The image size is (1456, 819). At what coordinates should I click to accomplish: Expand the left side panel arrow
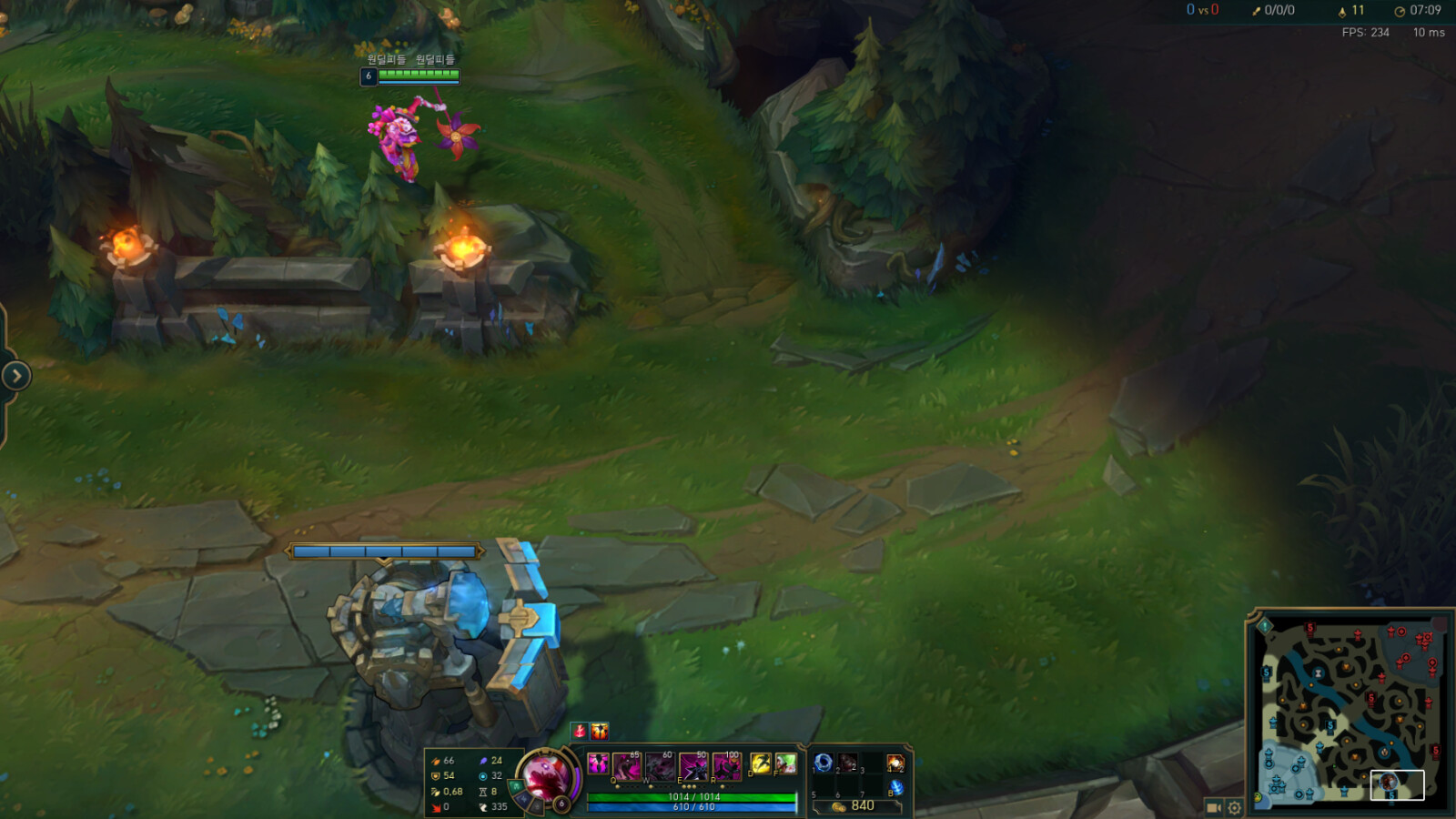[x=16, y=376]
